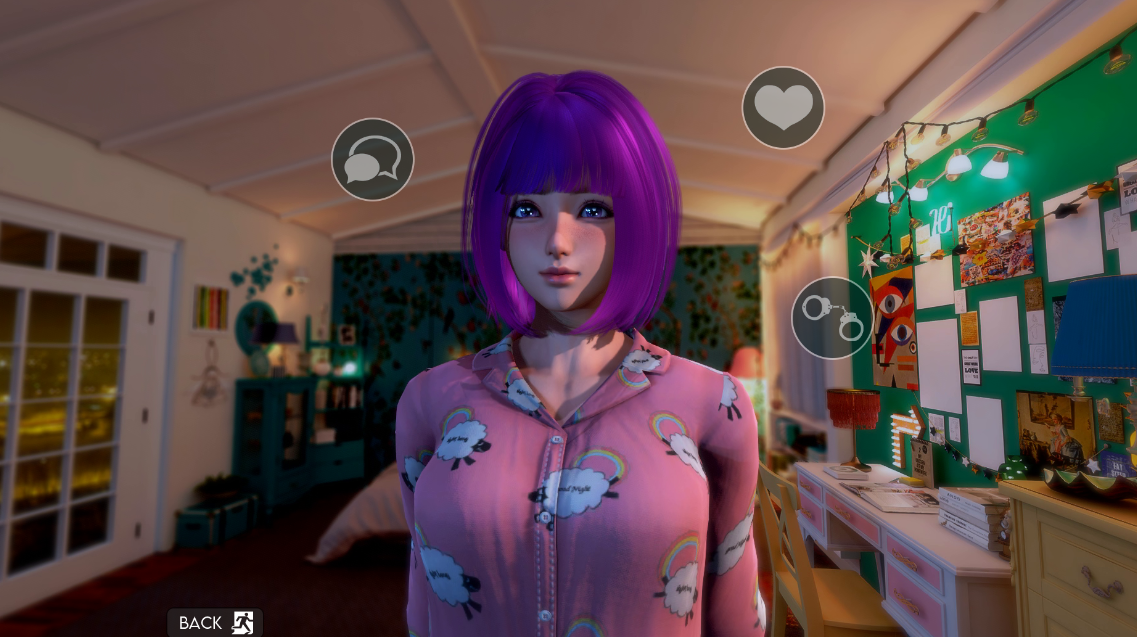This screenshot has width=1137, height=637.
Task: Select the heart interaction icon
Action: [x=783, y=108]
